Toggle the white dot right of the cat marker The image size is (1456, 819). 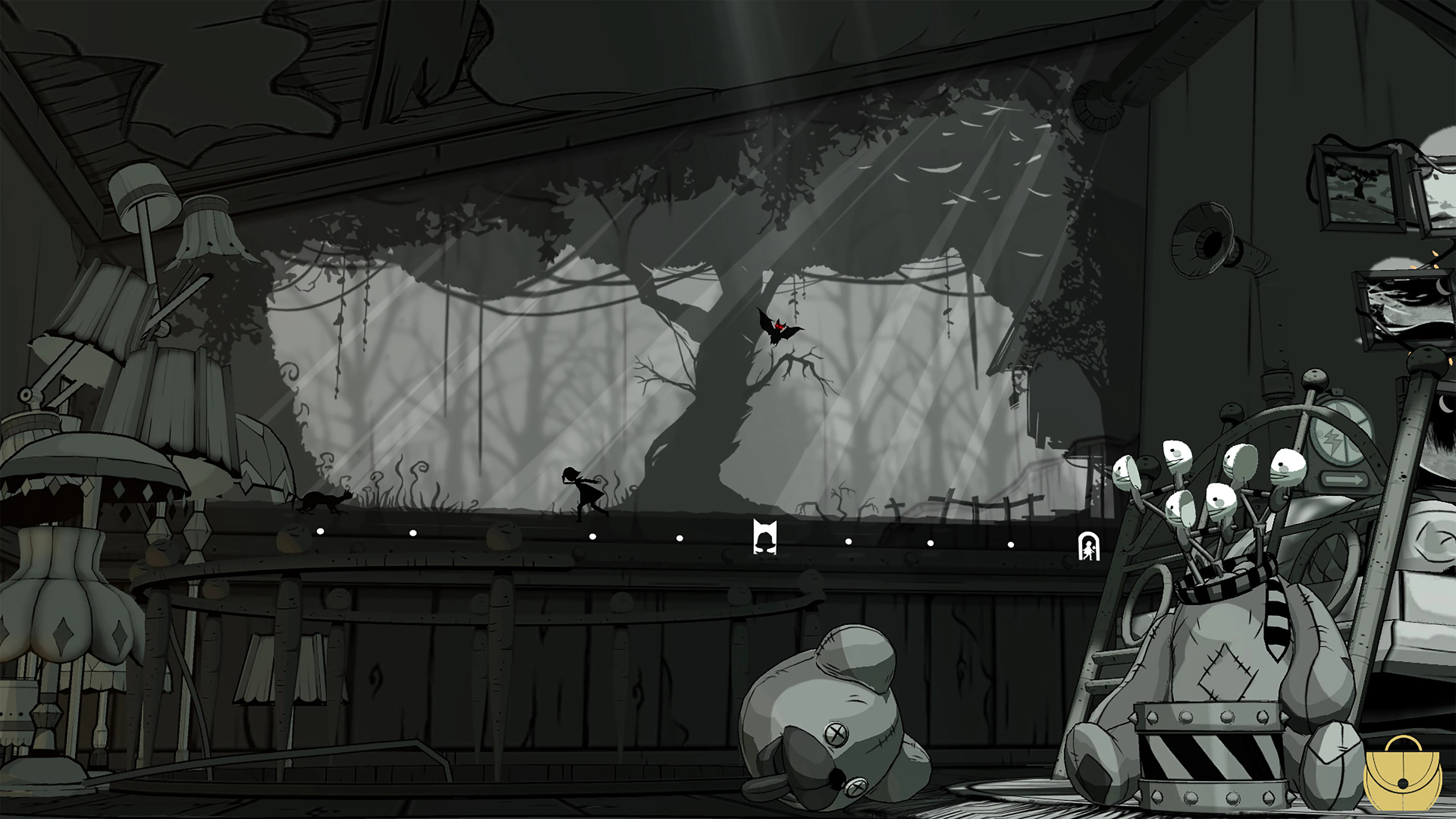click(x=849, y=542)
